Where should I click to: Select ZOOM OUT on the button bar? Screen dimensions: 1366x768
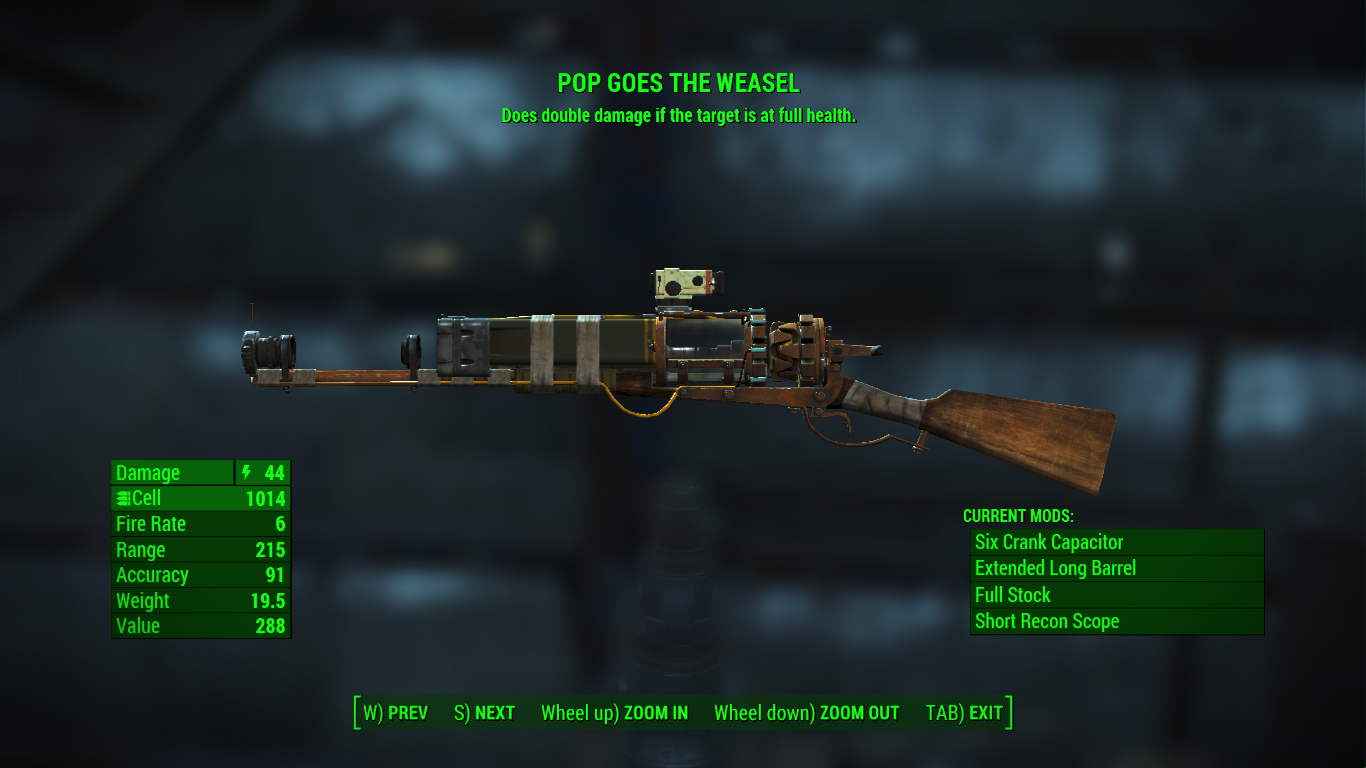[x=806, y=713]
